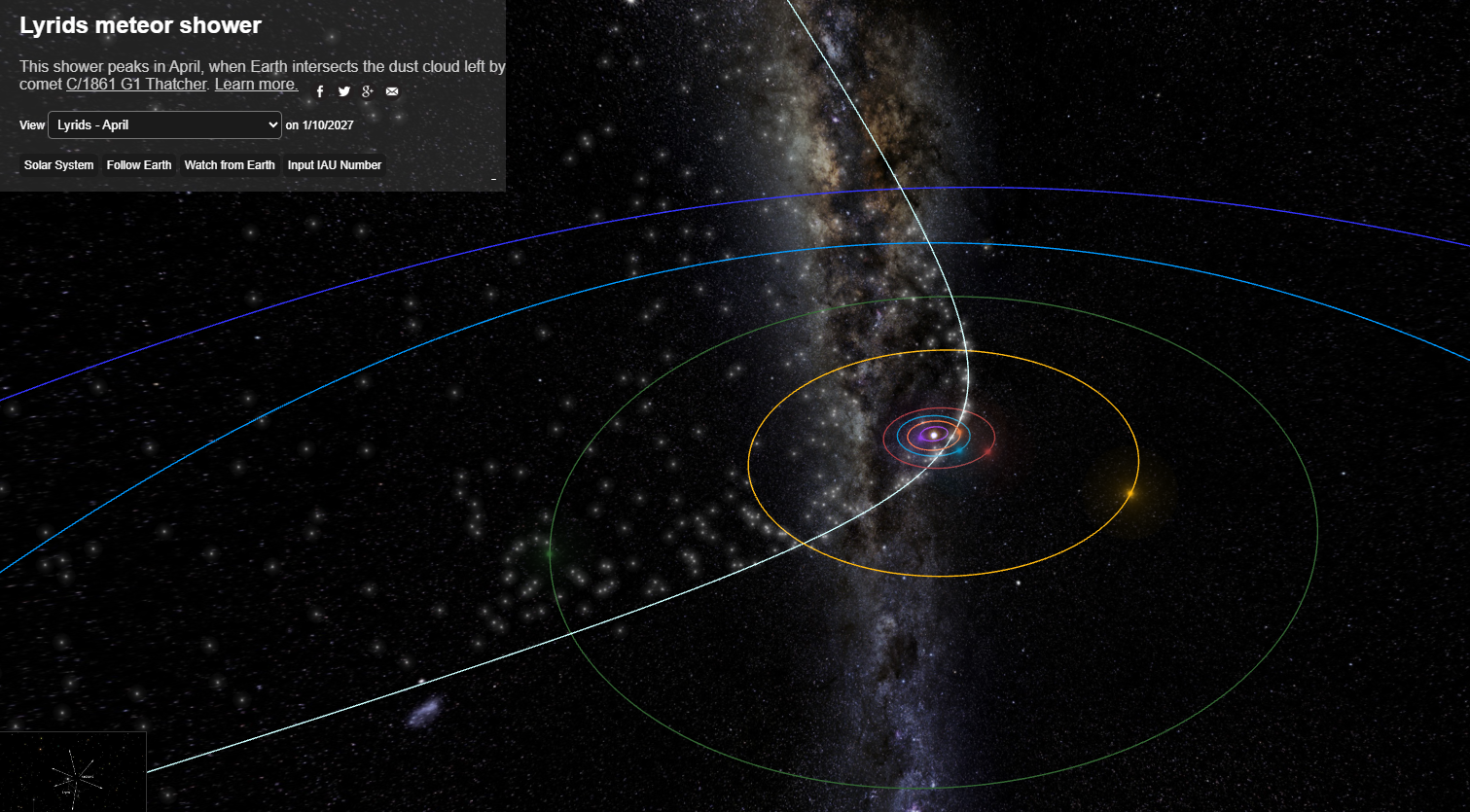Switch to the Solar System view
1470x812 pixels.
(59, 165)
